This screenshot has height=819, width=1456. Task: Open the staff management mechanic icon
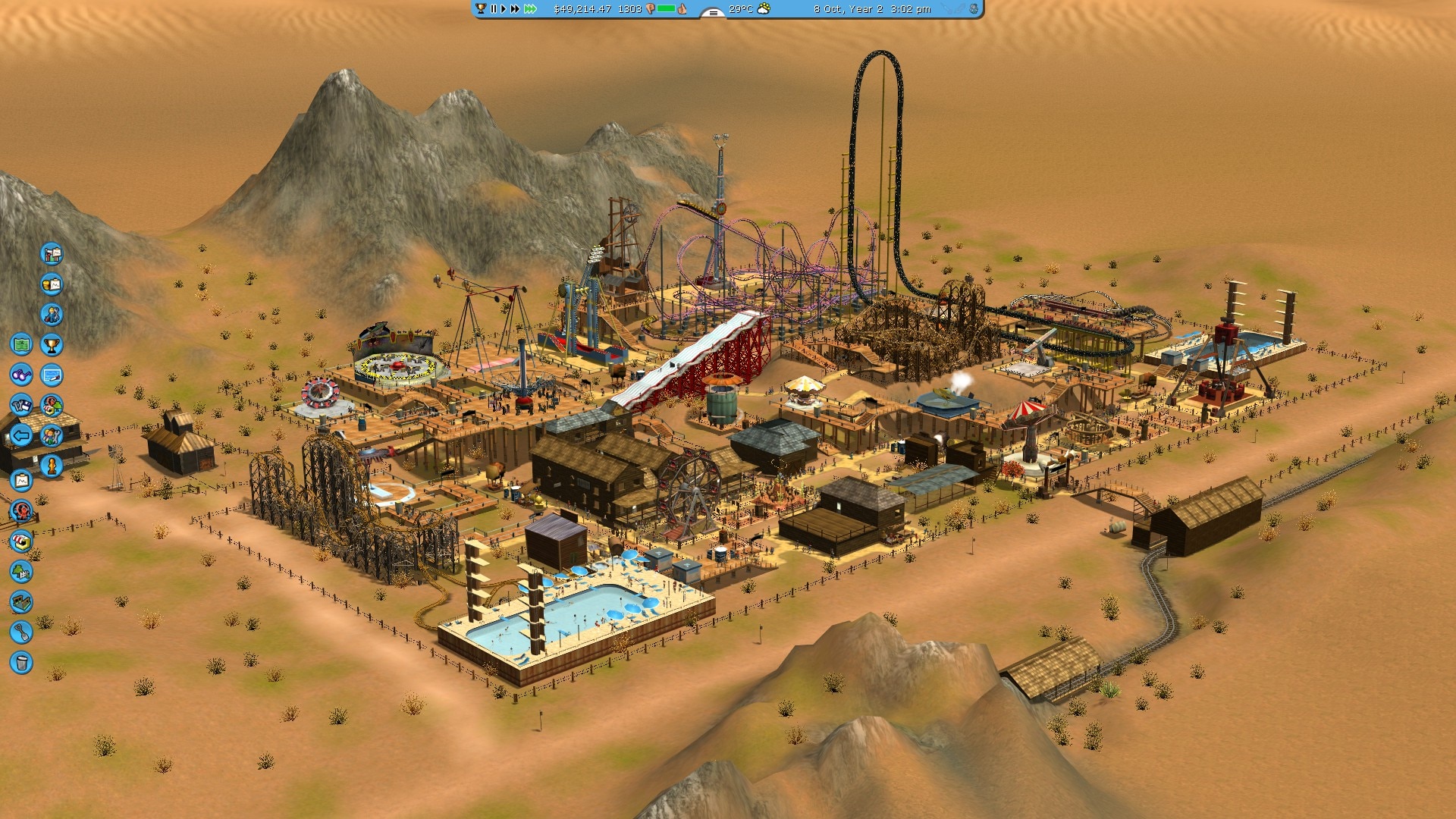[x=52, y=315]
